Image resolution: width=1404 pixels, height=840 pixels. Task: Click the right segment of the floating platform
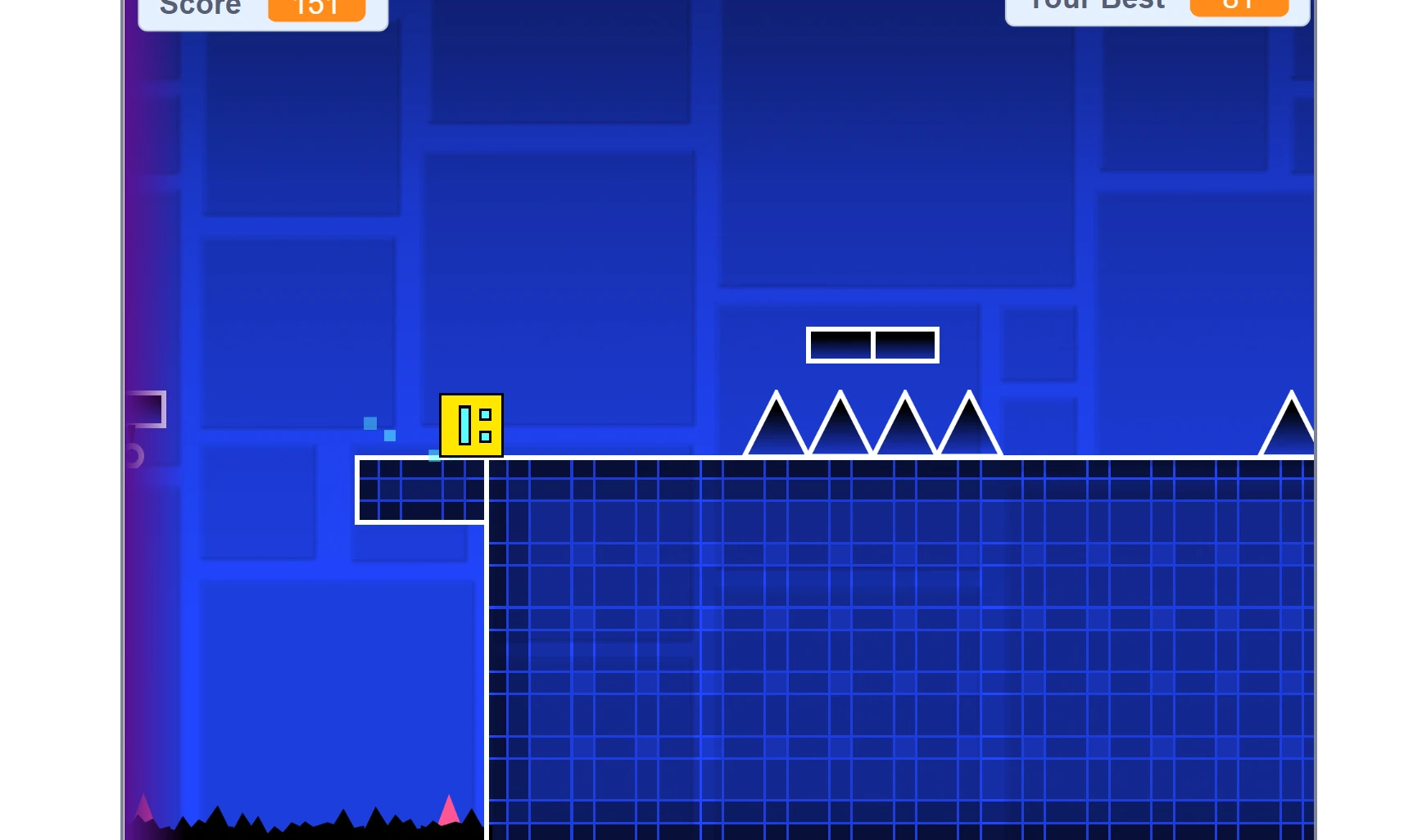pyautogui.click(x=904, y=345)
